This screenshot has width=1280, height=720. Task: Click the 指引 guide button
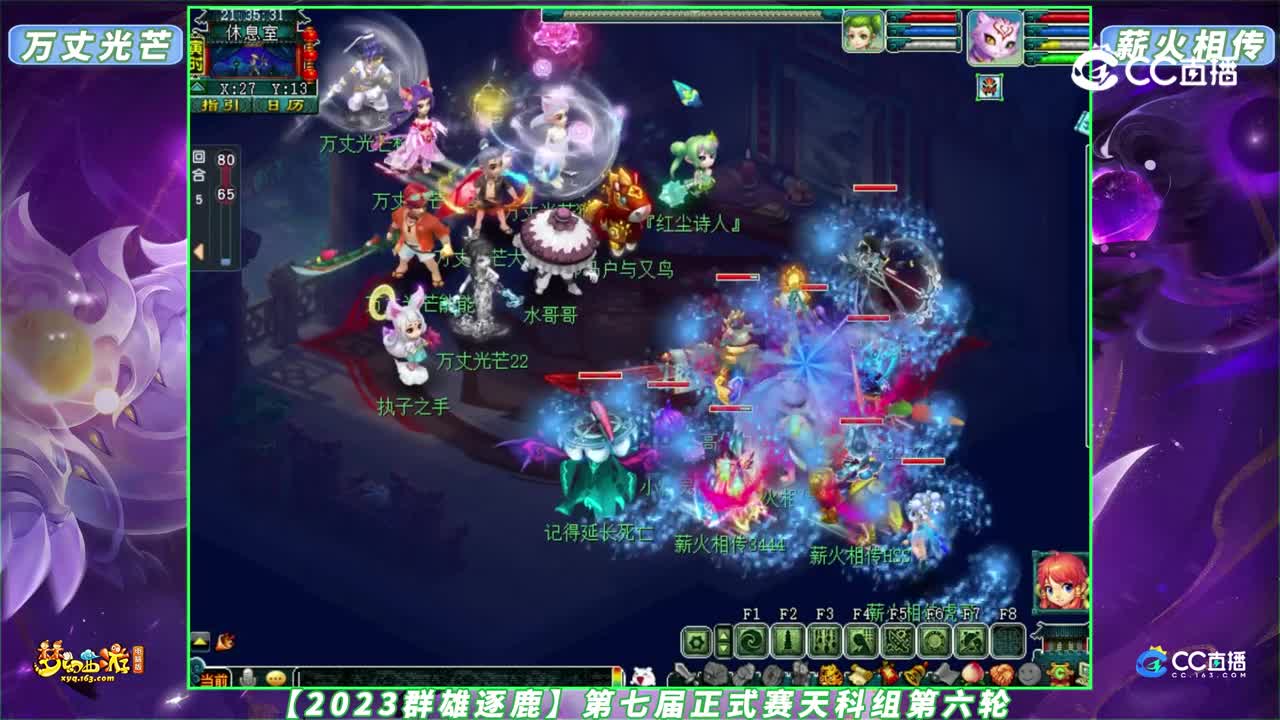[x=221, y=104]
